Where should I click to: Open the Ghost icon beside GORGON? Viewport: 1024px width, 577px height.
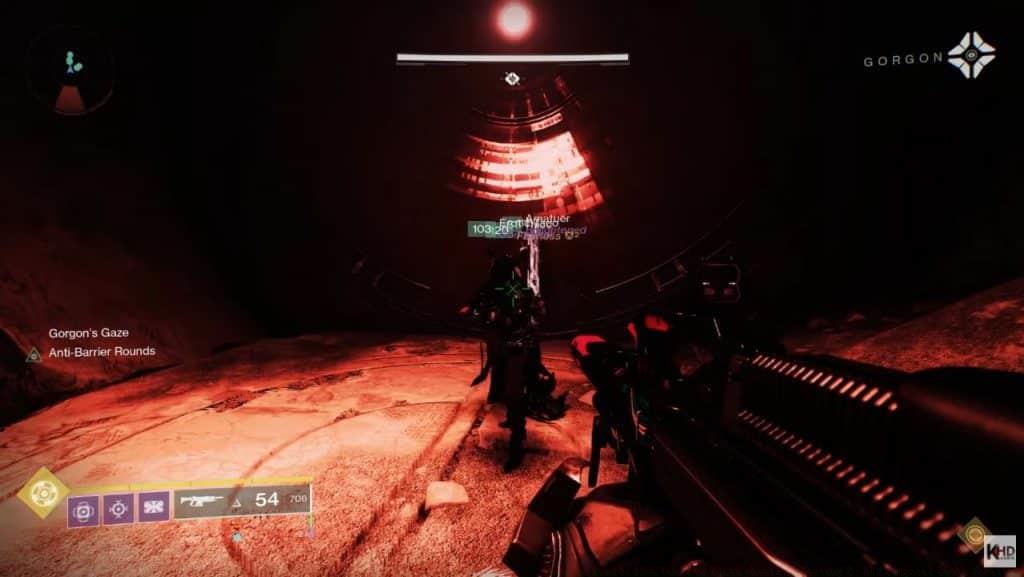click(971, 55)
